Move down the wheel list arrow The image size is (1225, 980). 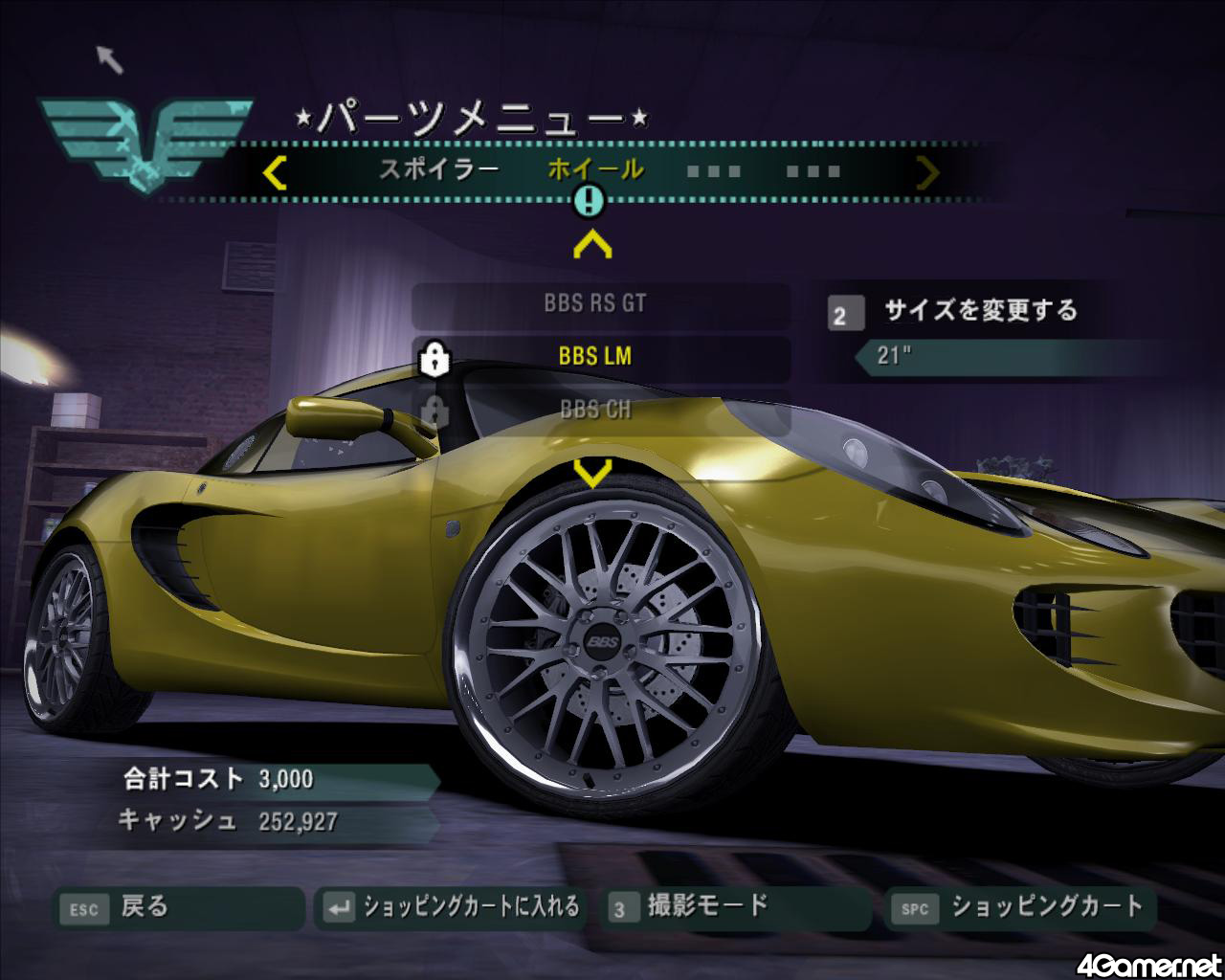tap(592, 471)
